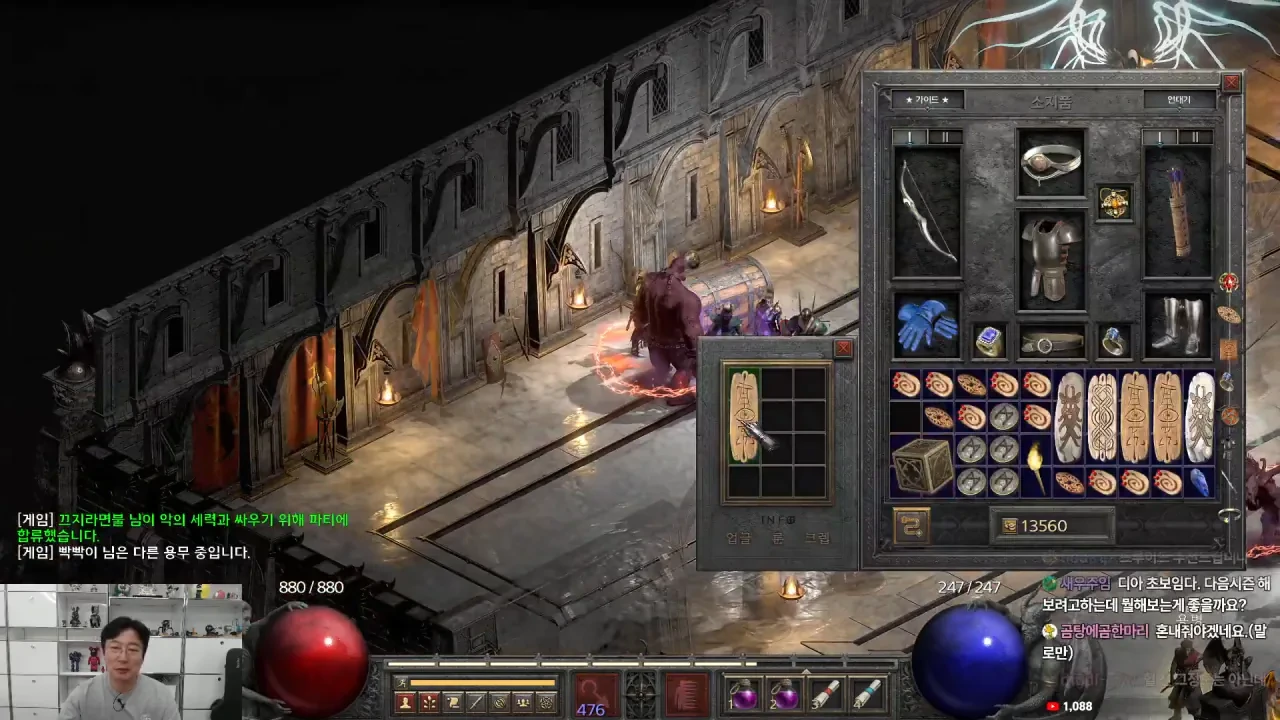
Task: Click the gold transfer button beside 13560
Action: 911,526
